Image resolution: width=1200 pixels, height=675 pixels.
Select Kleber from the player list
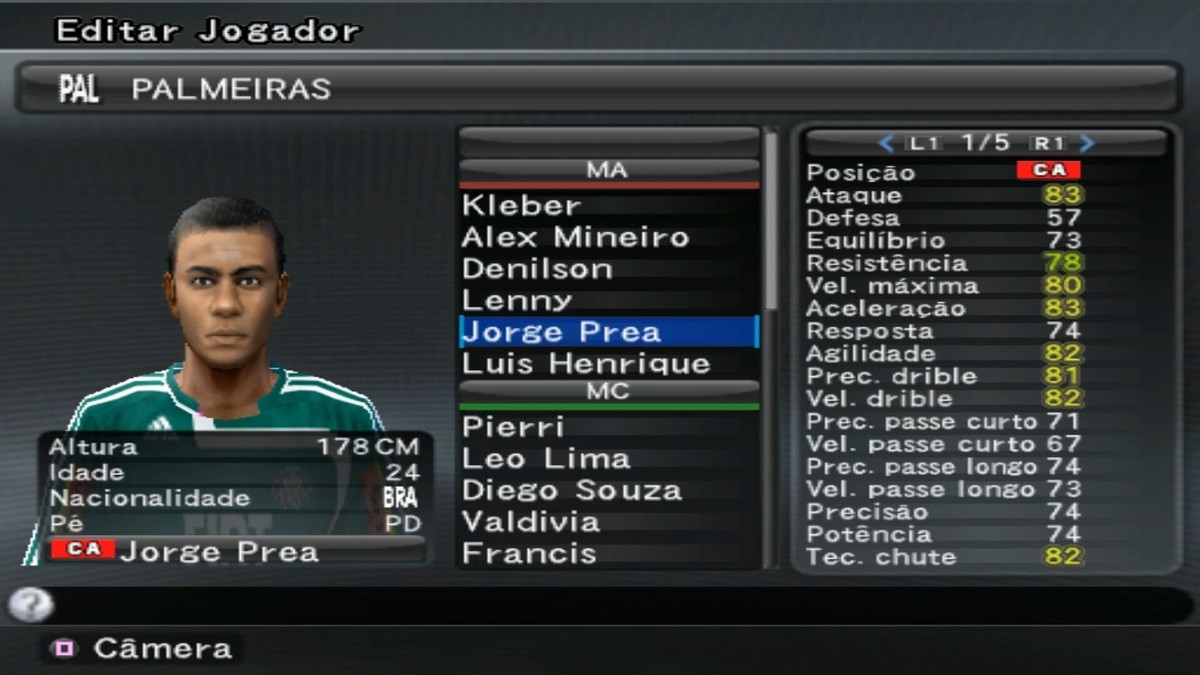pyautogui.click(x=521, y=206)
